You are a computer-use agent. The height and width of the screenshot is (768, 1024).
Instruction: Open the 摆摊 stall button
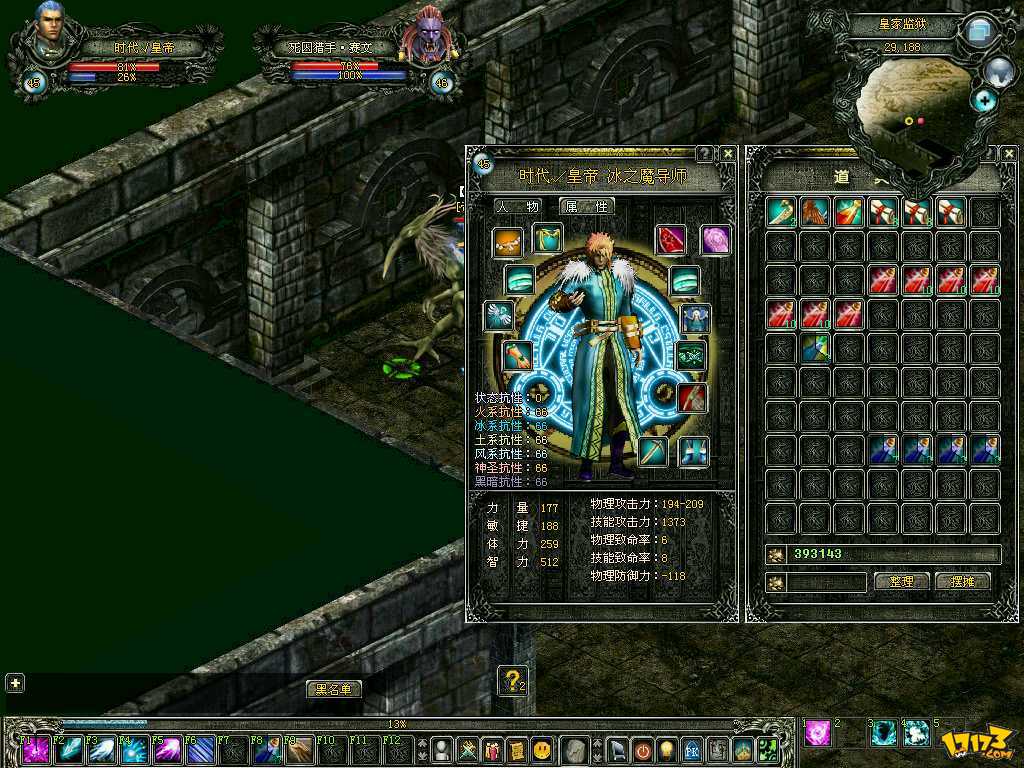(962, 582)
